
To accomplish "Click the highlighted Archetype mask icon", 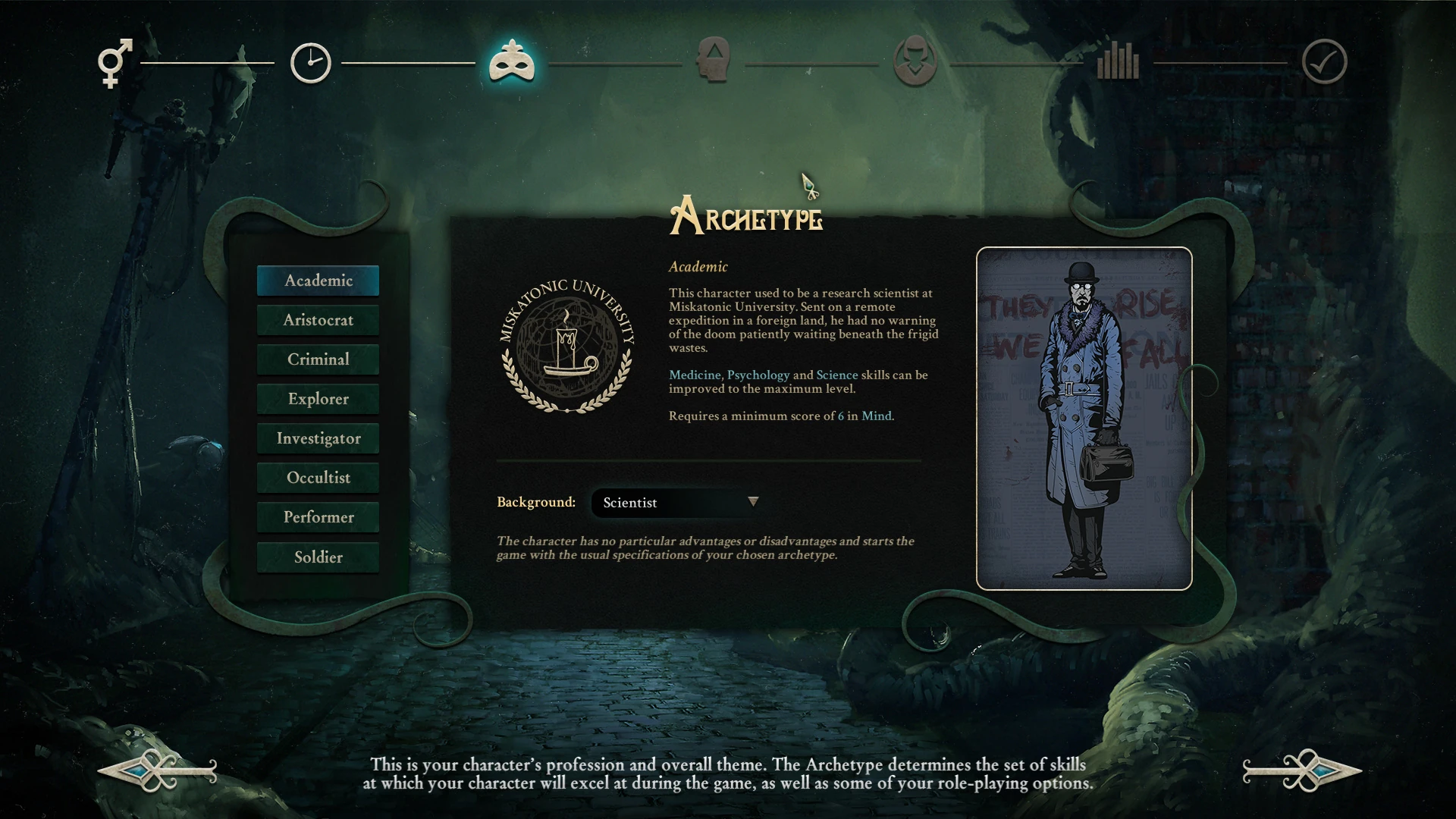I will pos(510,63).
